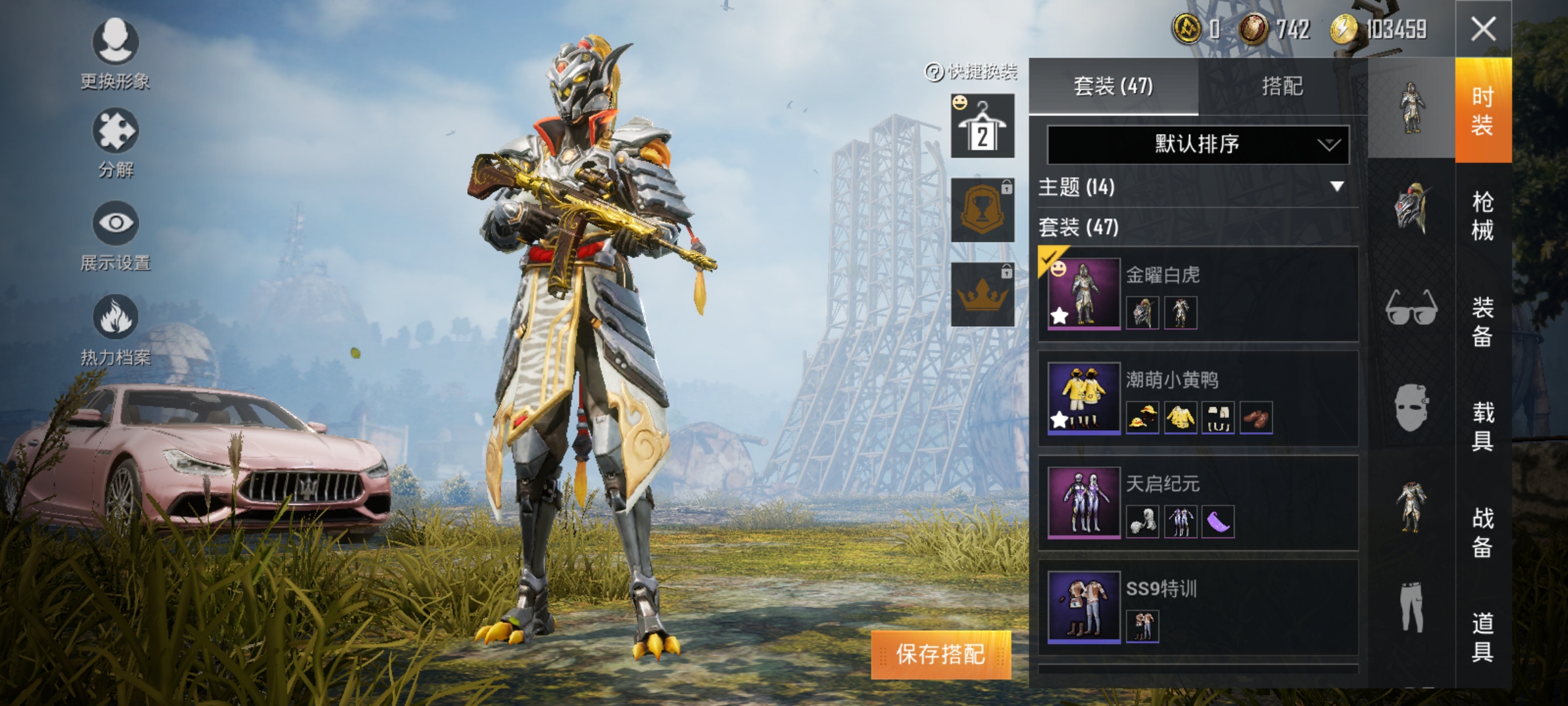Viewport: 1568px width, 706px height.
Task: Pick the 天启纪元 outfit set
Action: (x=1198, y=503)
